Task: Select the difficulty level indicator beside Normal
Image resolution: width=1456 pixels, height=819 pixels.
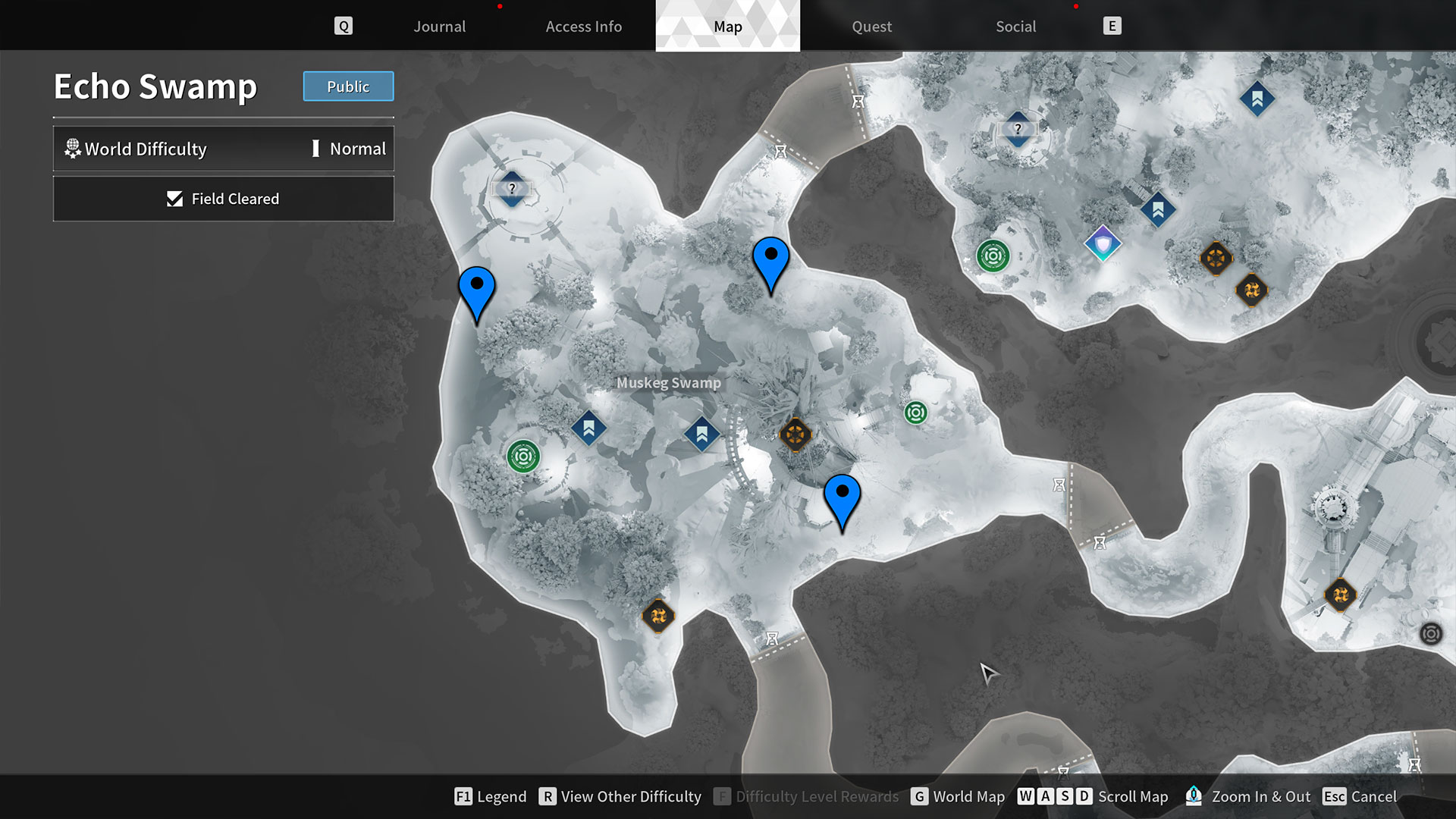Action: [316, 149]
